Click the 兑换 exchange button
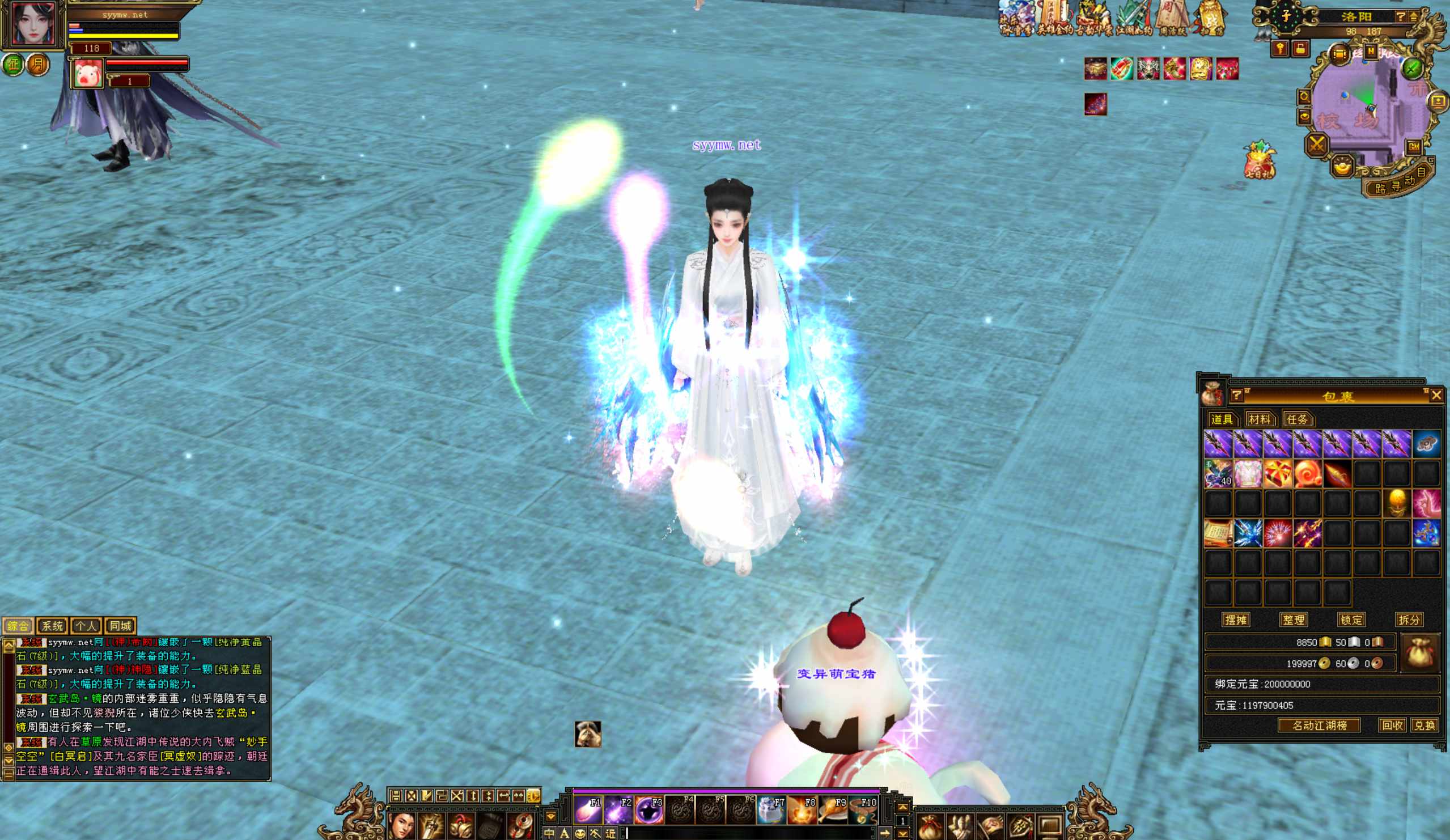The image size is (1450, 840). (1424, 726)
